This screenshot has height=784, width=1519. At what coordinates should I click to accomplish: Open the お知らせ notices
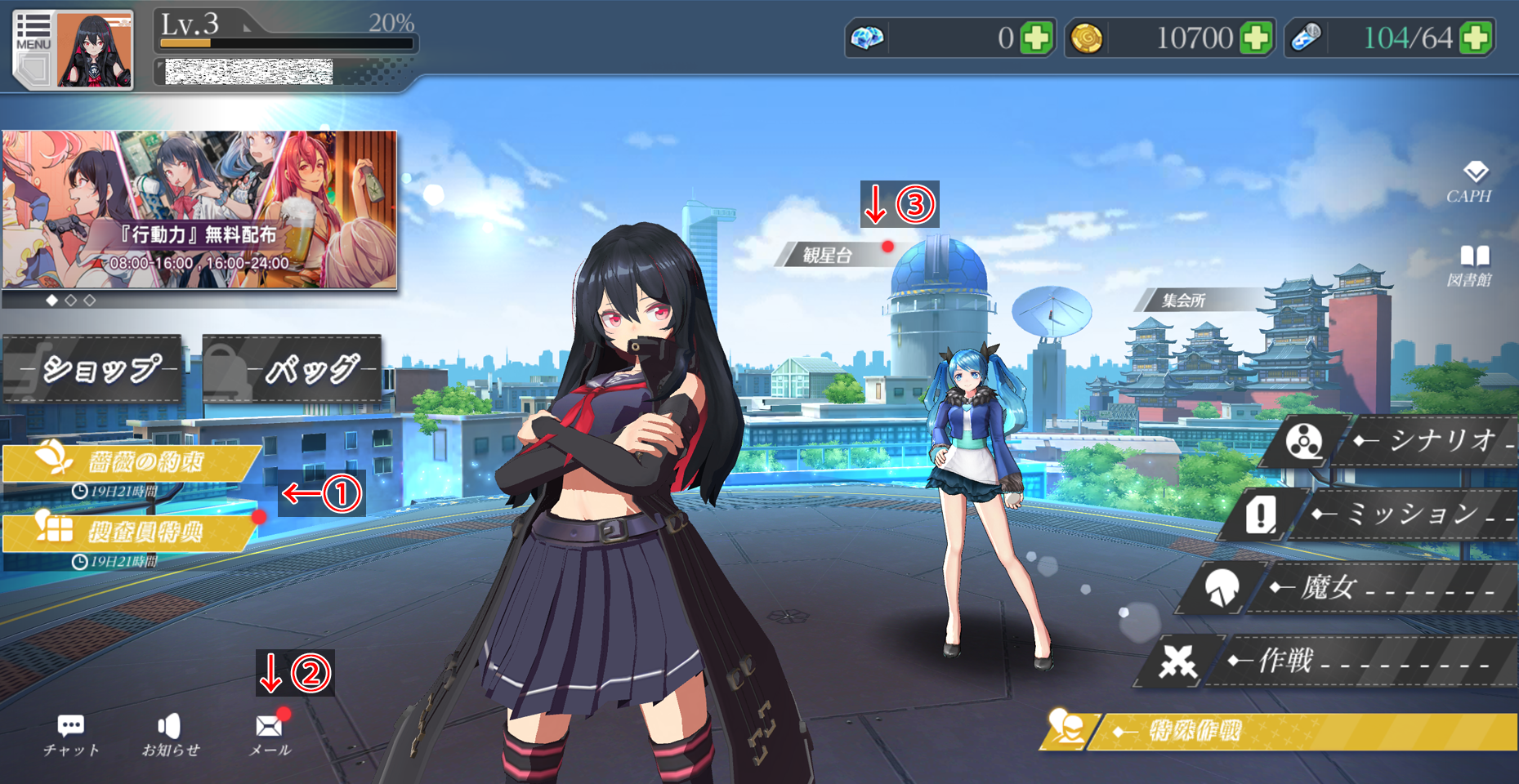coord(170,735)
